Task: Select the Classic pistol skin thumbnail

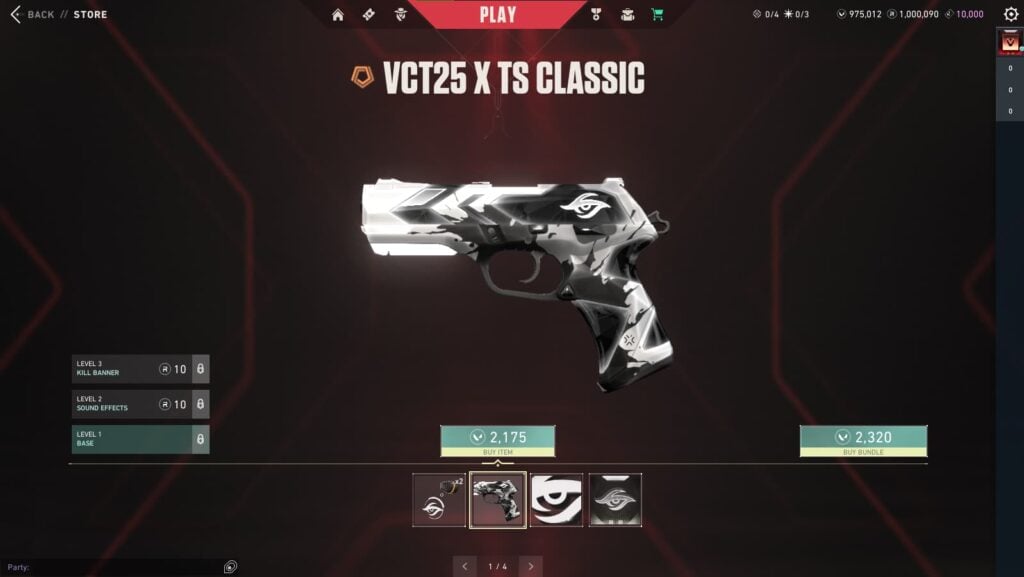Action: (498, 500)
